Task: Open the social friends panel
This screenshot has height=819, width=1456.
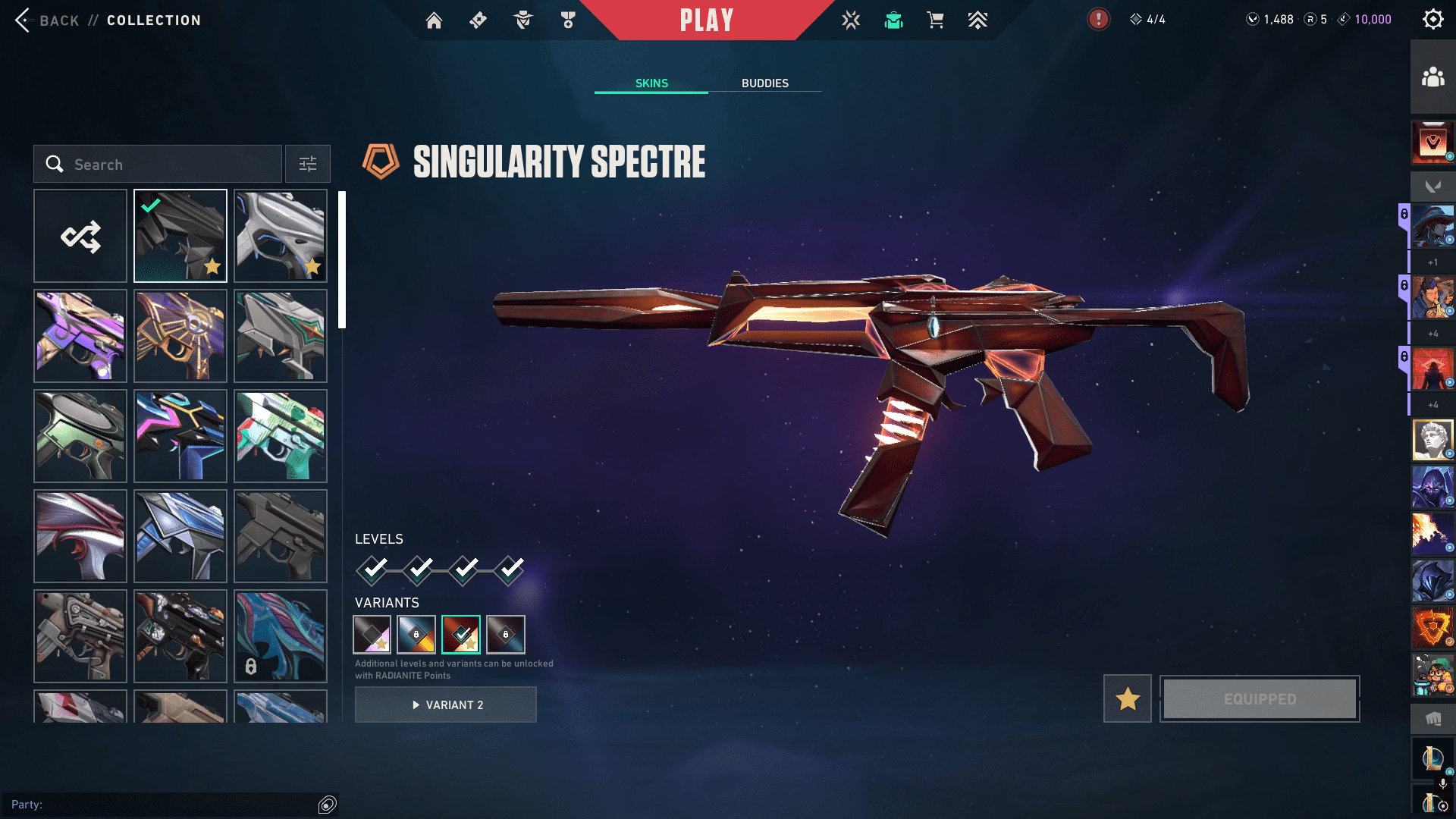Action: (x=1432, y=77)
